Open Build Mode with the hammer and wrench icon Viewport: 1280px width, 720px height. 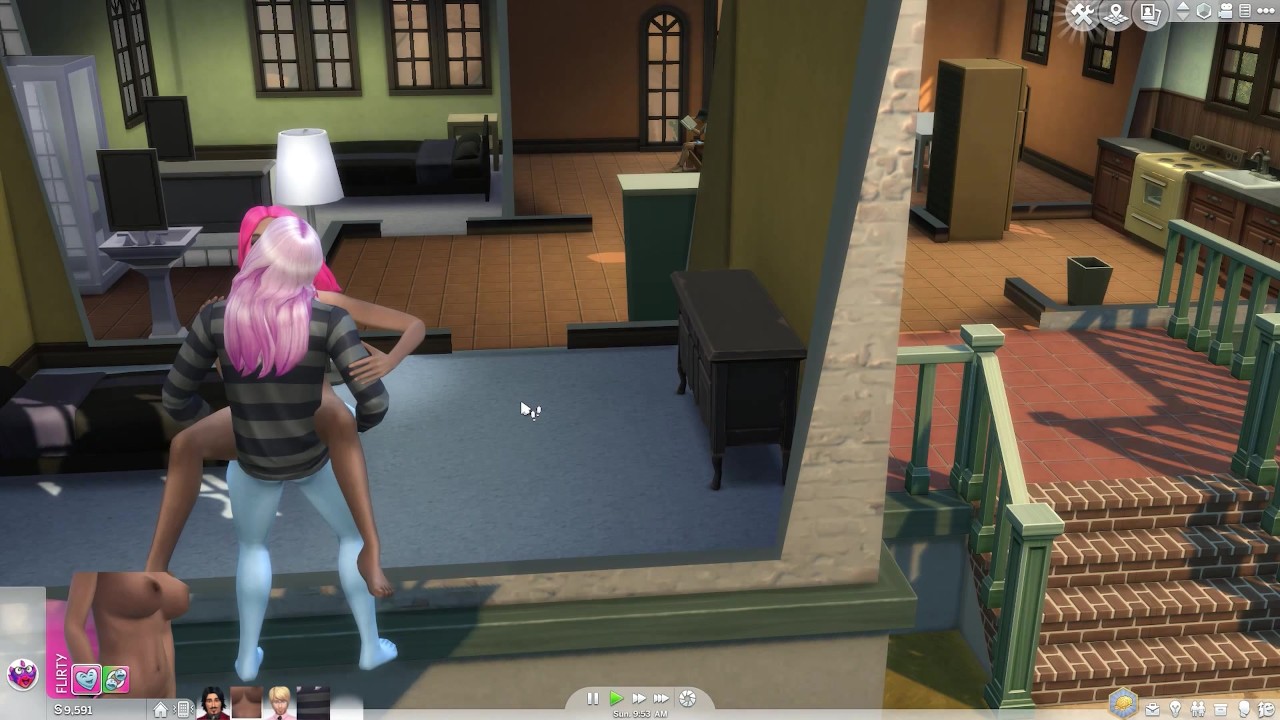tap(1082, 12)
